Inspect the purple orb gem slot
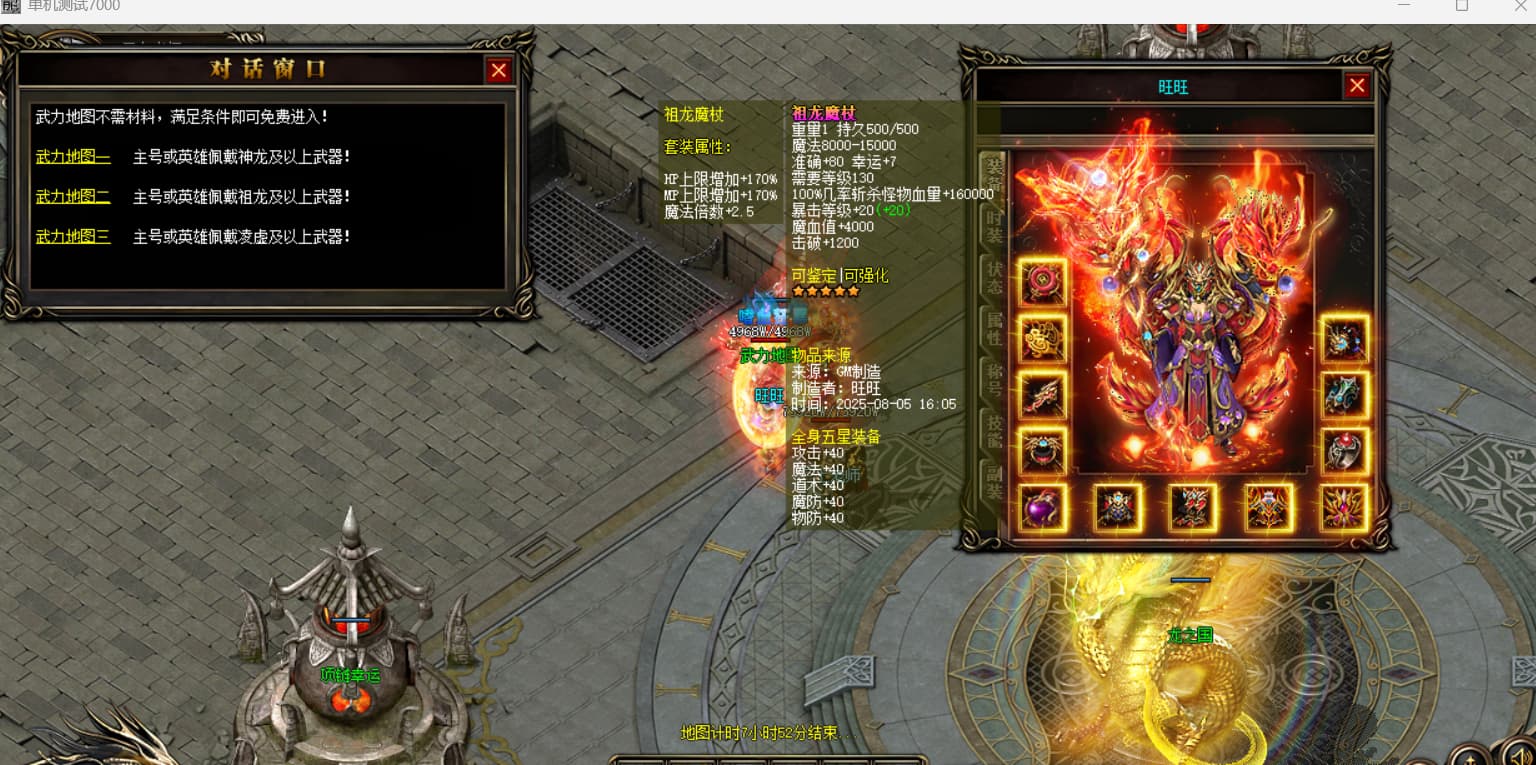Image resolution: width=1536 pixels, height=765 pixels. point(1043,507)
